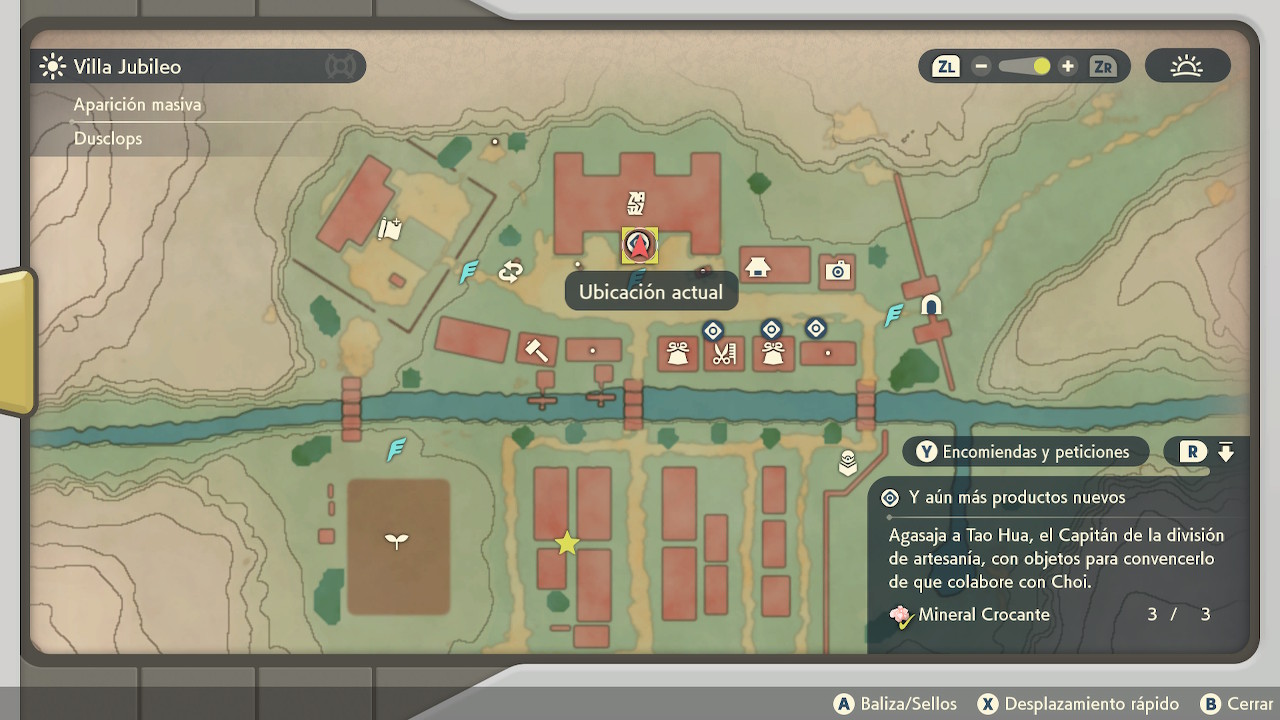Viewport: 1280px width, 720px height.
Task: Open the Aparición masiva Dusclops entry
Action: (108, 138)
